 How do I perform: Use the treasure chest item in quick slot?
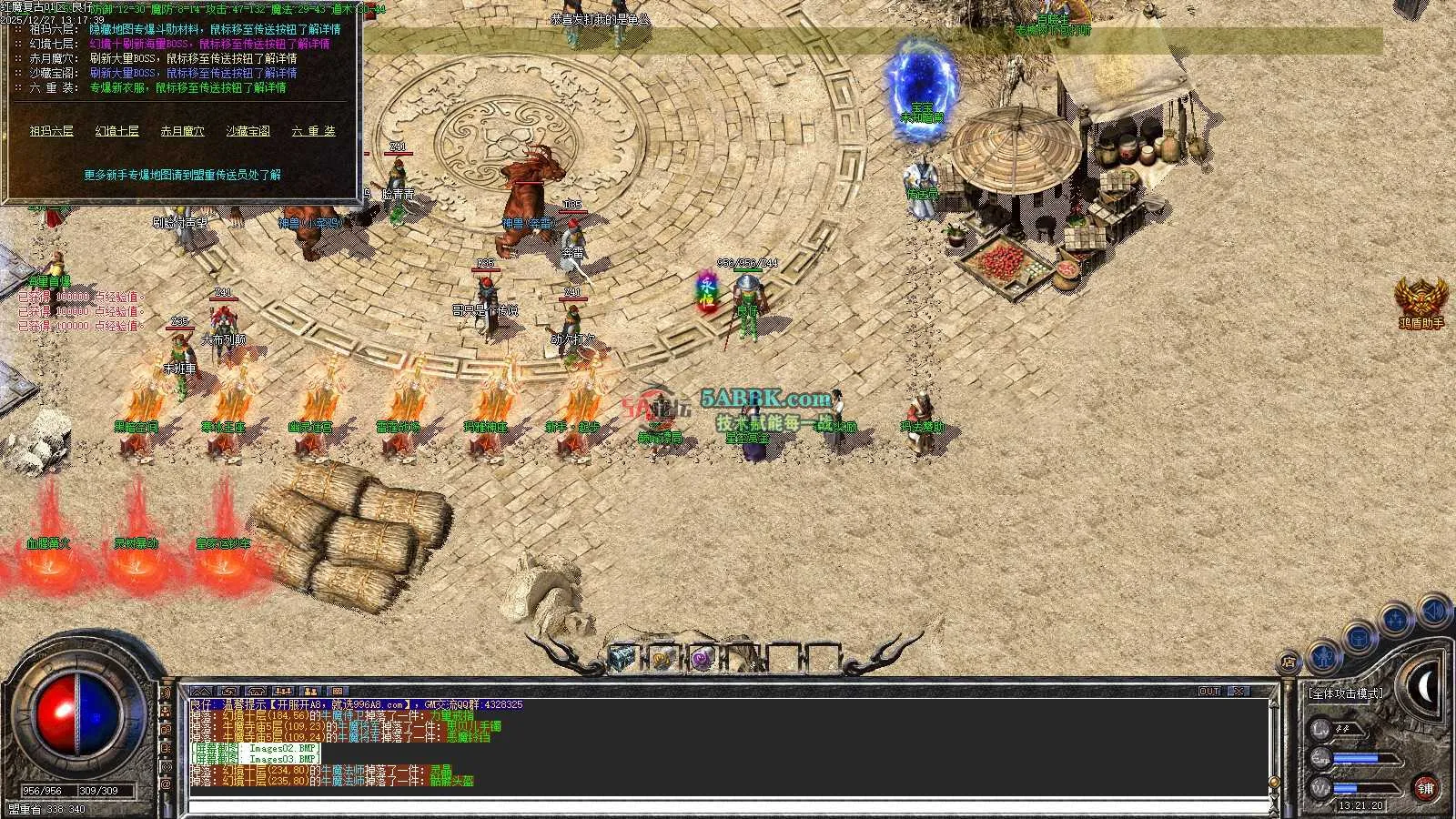pyautogui.click(x=622, y=658)
